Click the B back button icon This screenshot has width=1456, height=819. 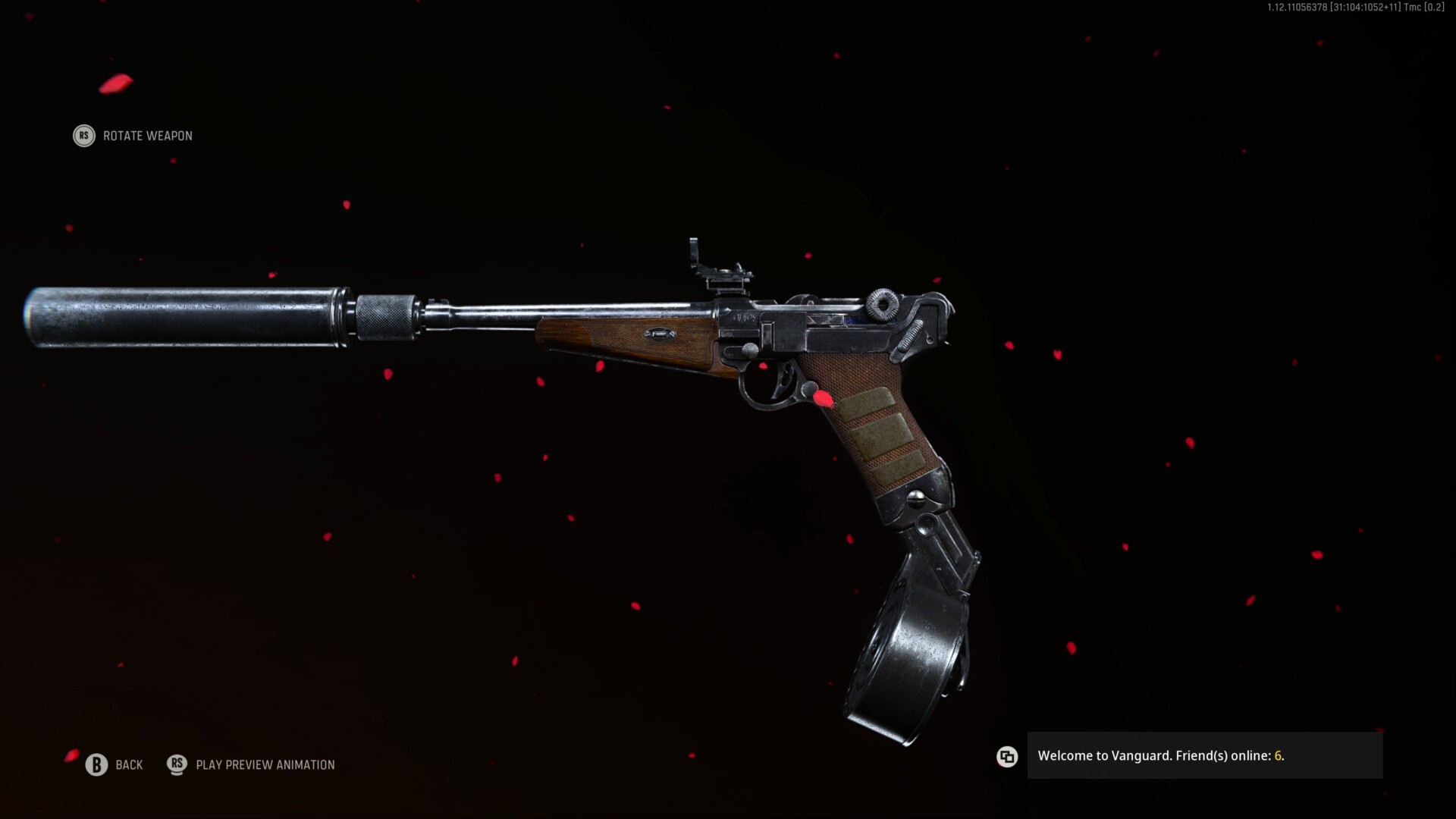tap(96, 765)
